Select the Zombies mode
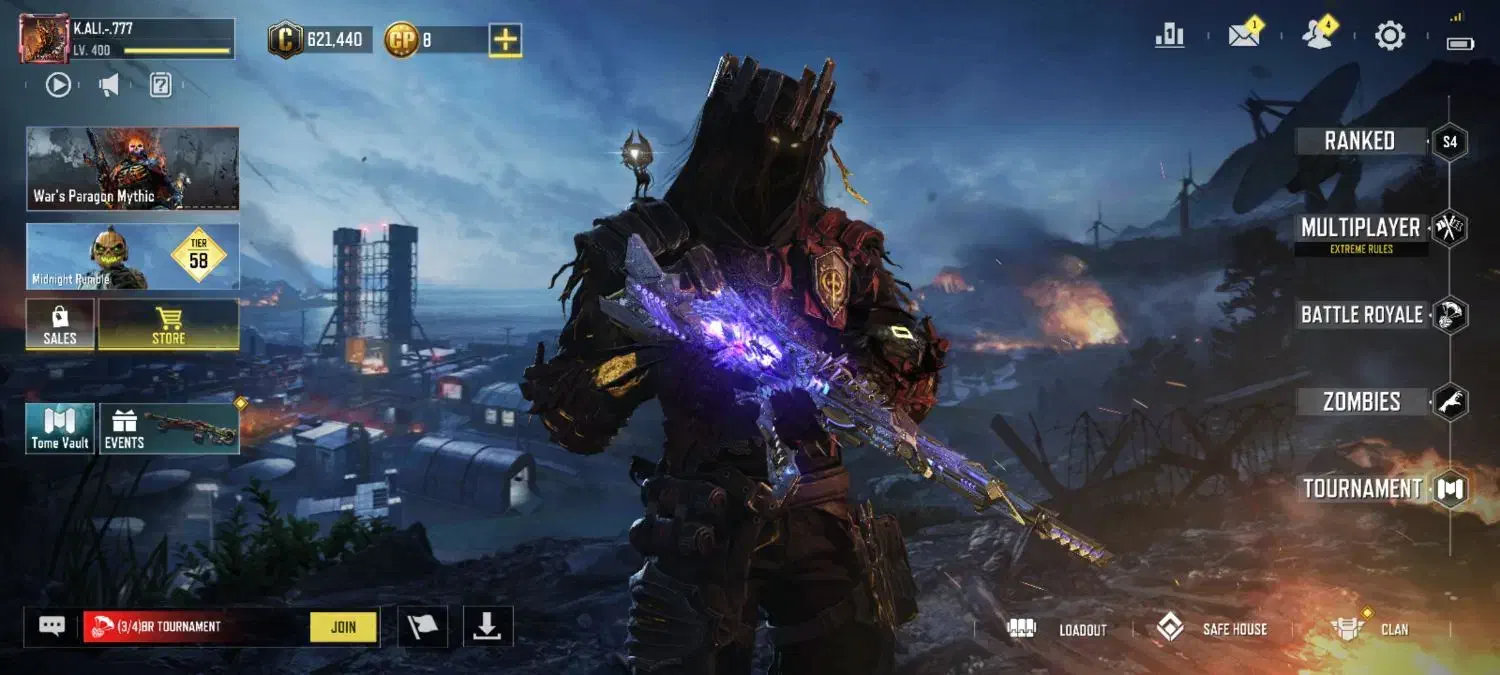 pyautogui.click(x=1361, y=402)
